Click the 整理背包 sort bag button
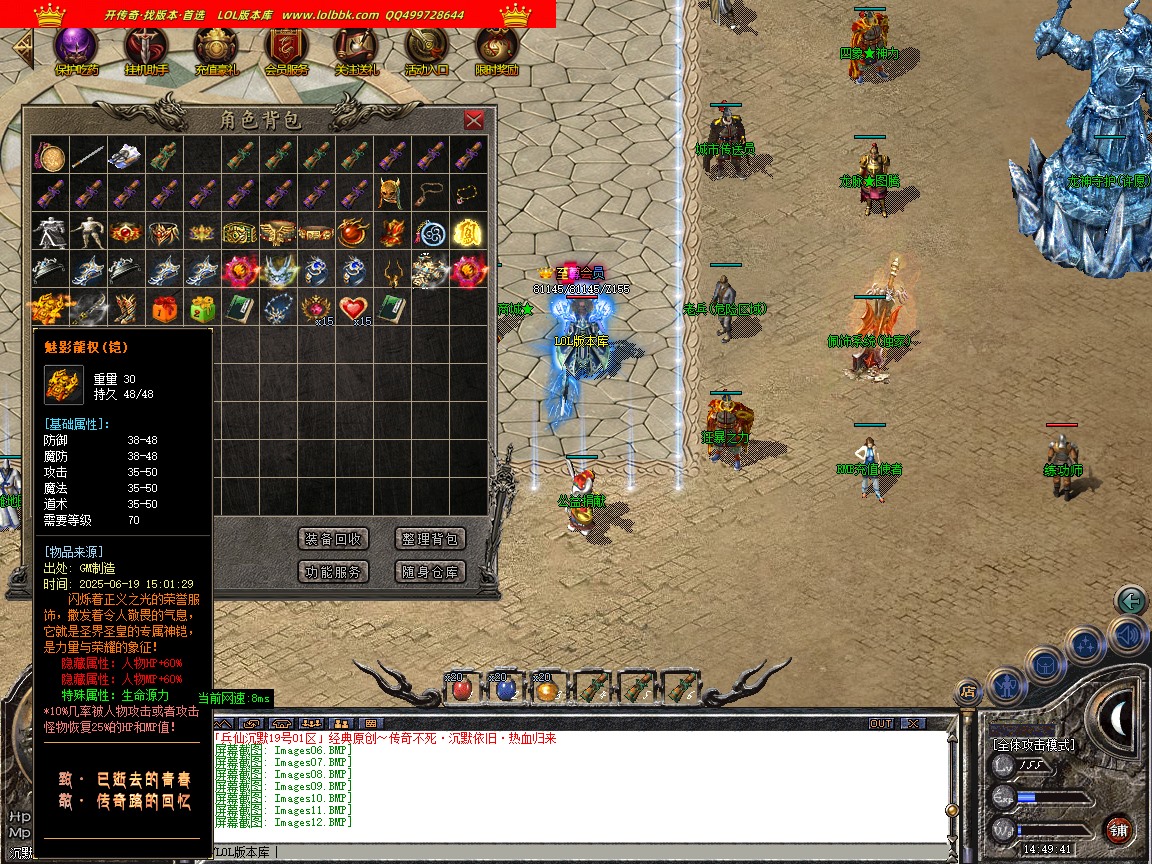1152x864 pixels. click(x=430, y=539)
